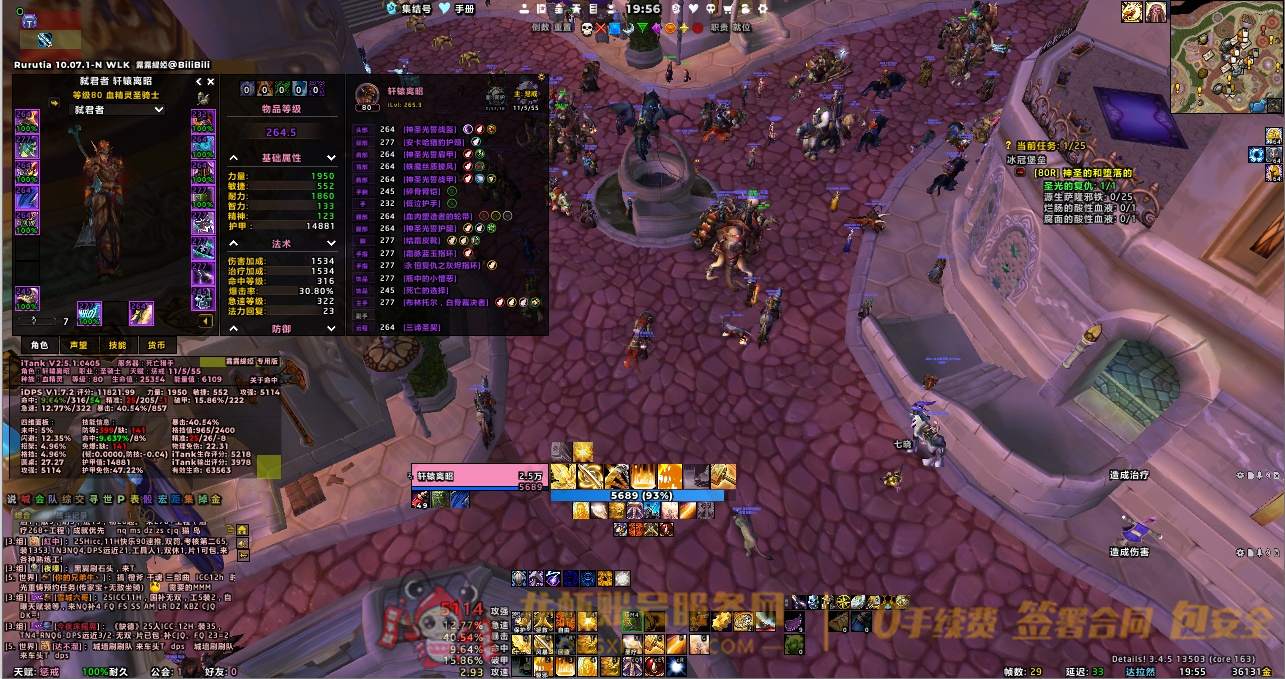Open the 手册 handbook button
Screen dimensions: 1285x679
pyautogui.click(x=456, y=9)
